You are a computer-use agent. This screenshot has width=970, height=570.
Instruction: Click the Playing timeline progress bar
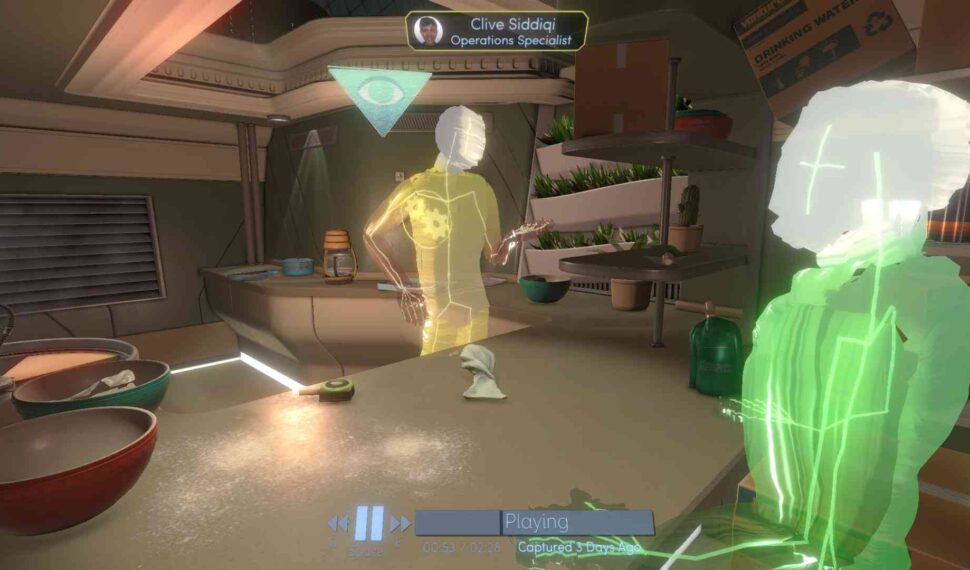click(x=534, y=522)
